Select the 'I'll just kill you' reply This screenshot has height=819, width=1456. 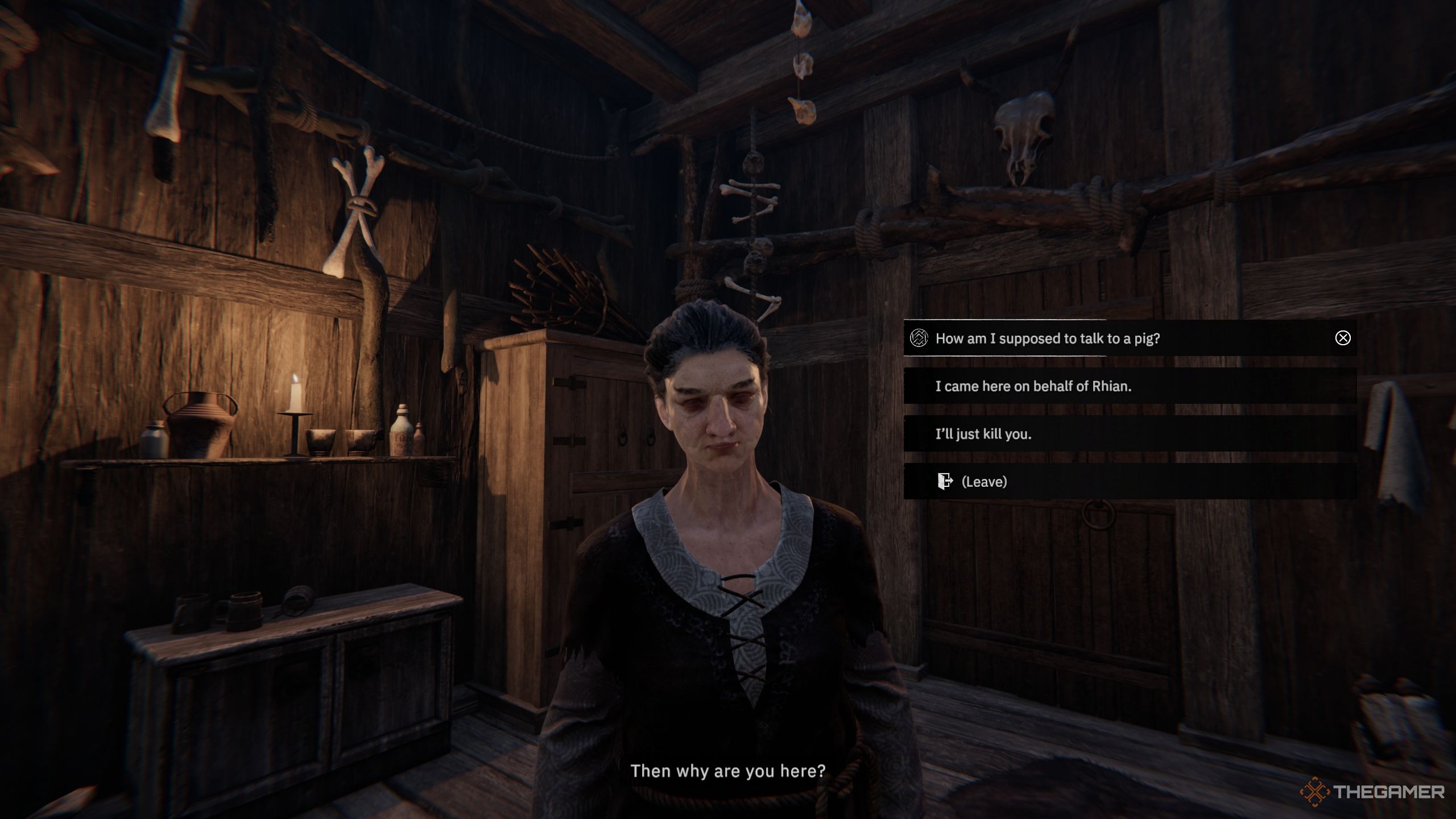983,434
